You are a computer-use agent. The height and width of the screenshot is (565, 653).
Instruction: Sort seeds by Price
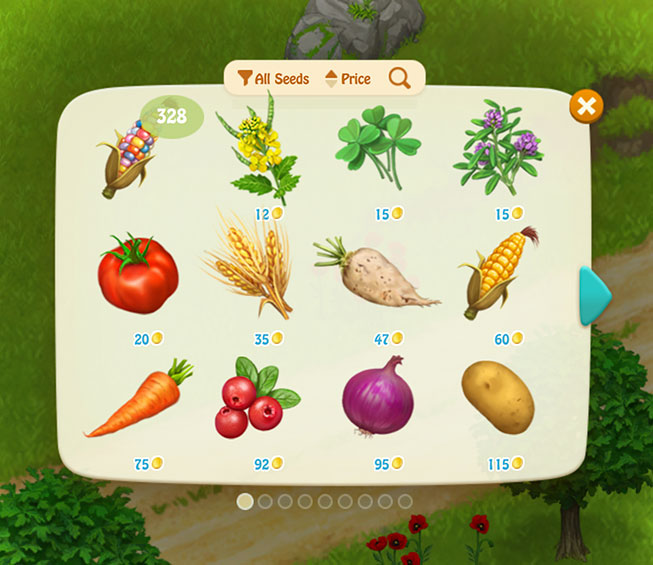pos(348,78)
